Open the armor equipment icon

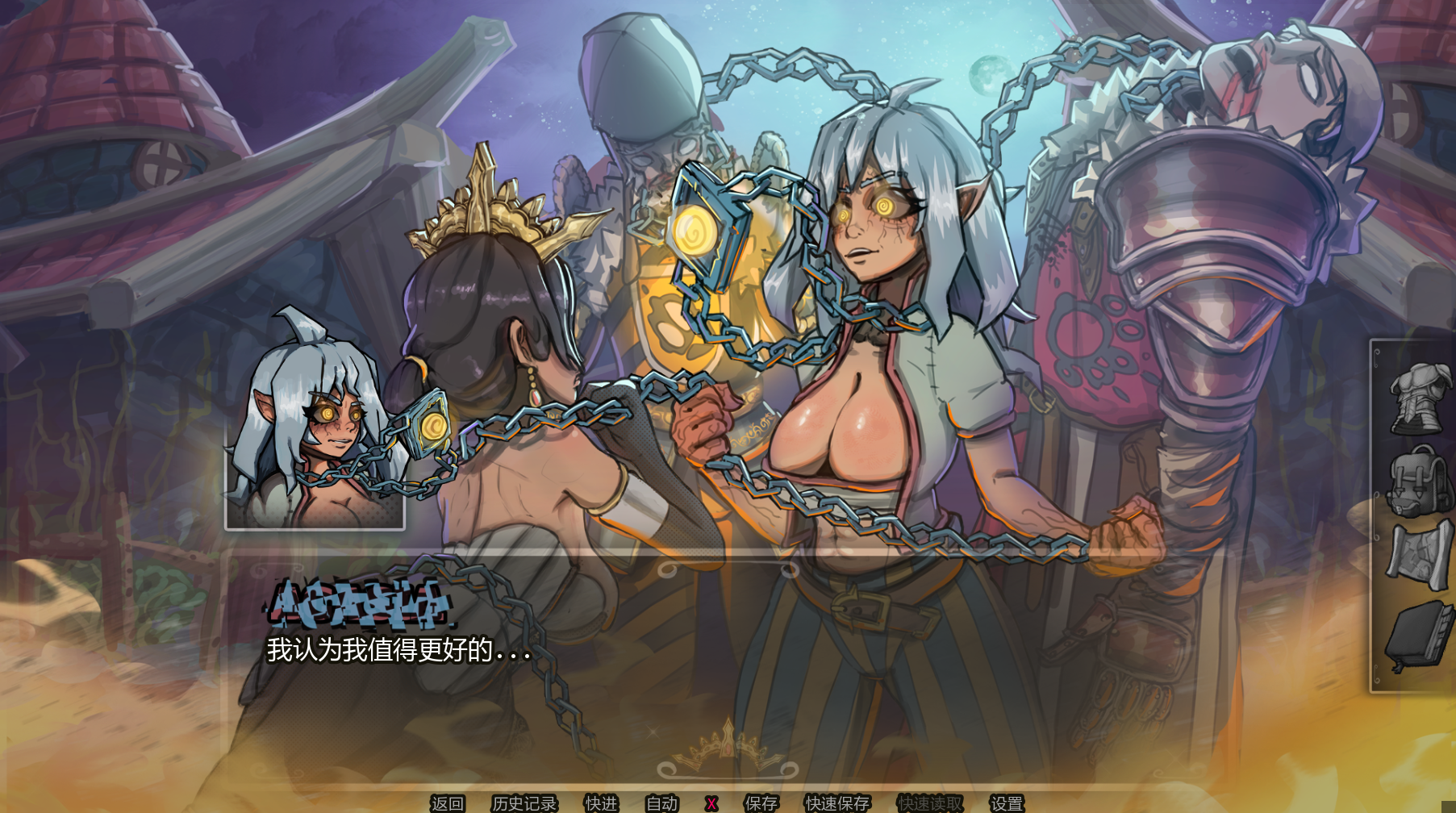[x=1416, y=398]
